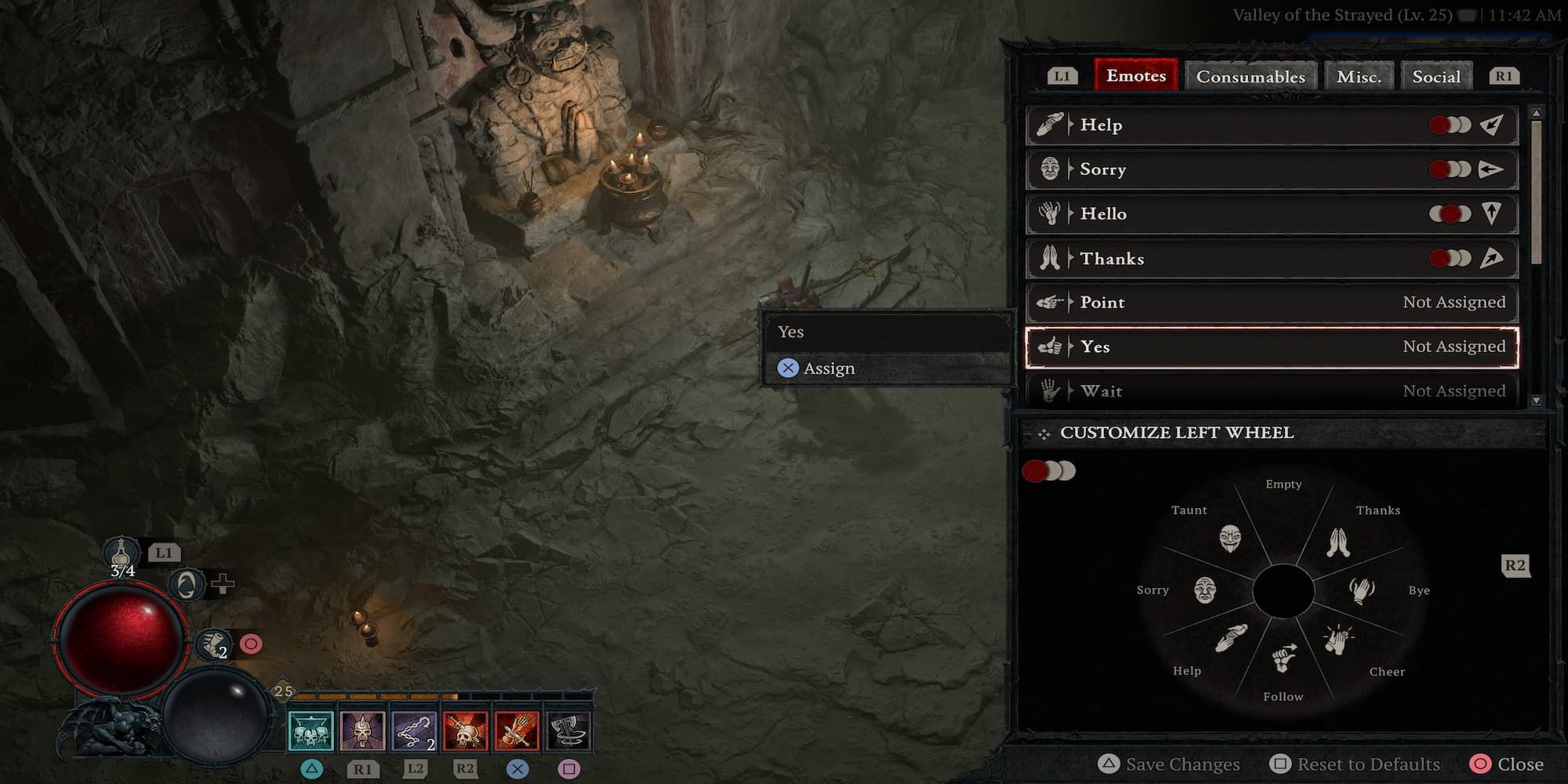Select the Point emote row
Viewport: 1568px width, 784px height.
(x=1272, y=303)
